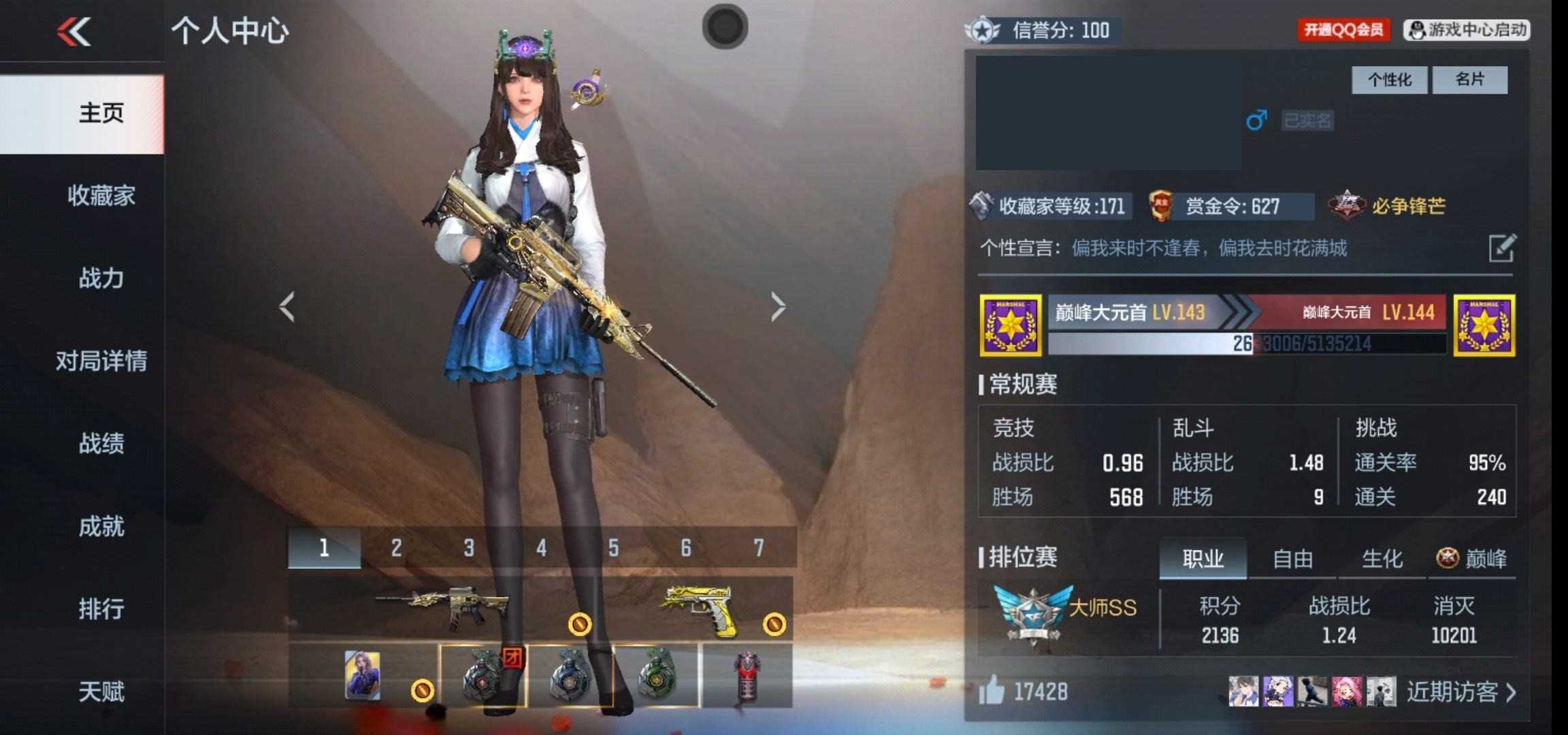Show the 巅峰 ranked tab
The image size is (1568, 735).
pyautogui.click(x=1472, y=559)
